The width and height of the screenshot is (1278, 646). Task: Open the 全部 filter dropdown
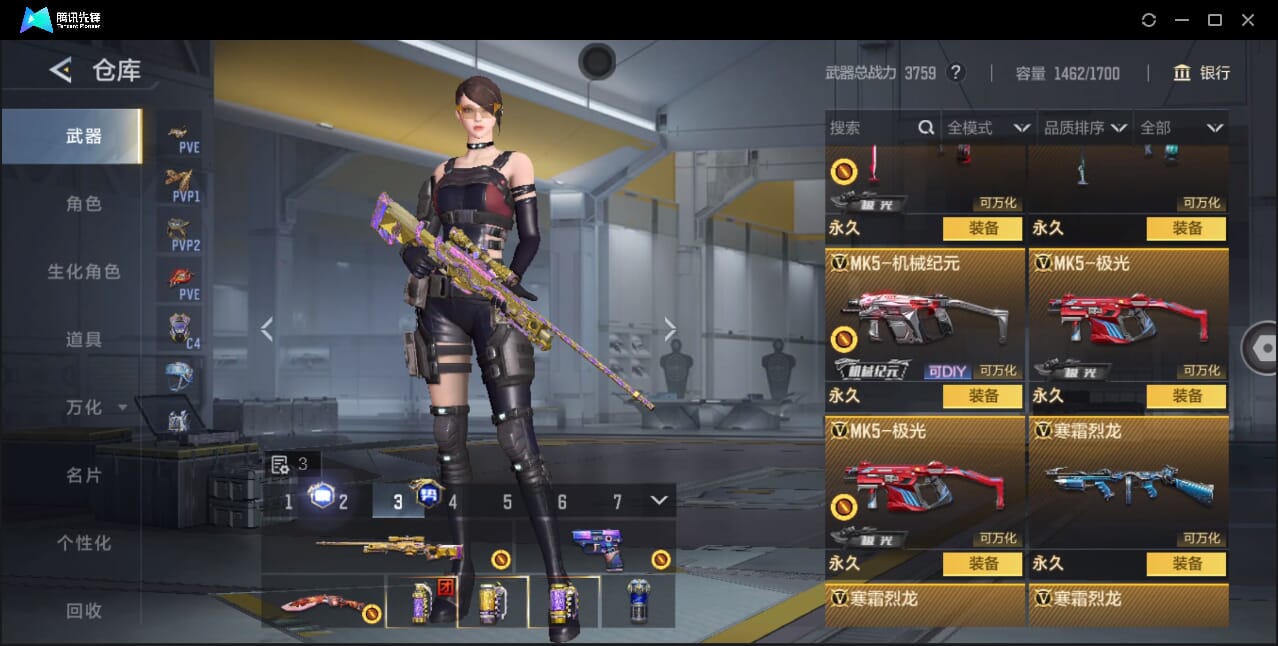(1182, 128)
